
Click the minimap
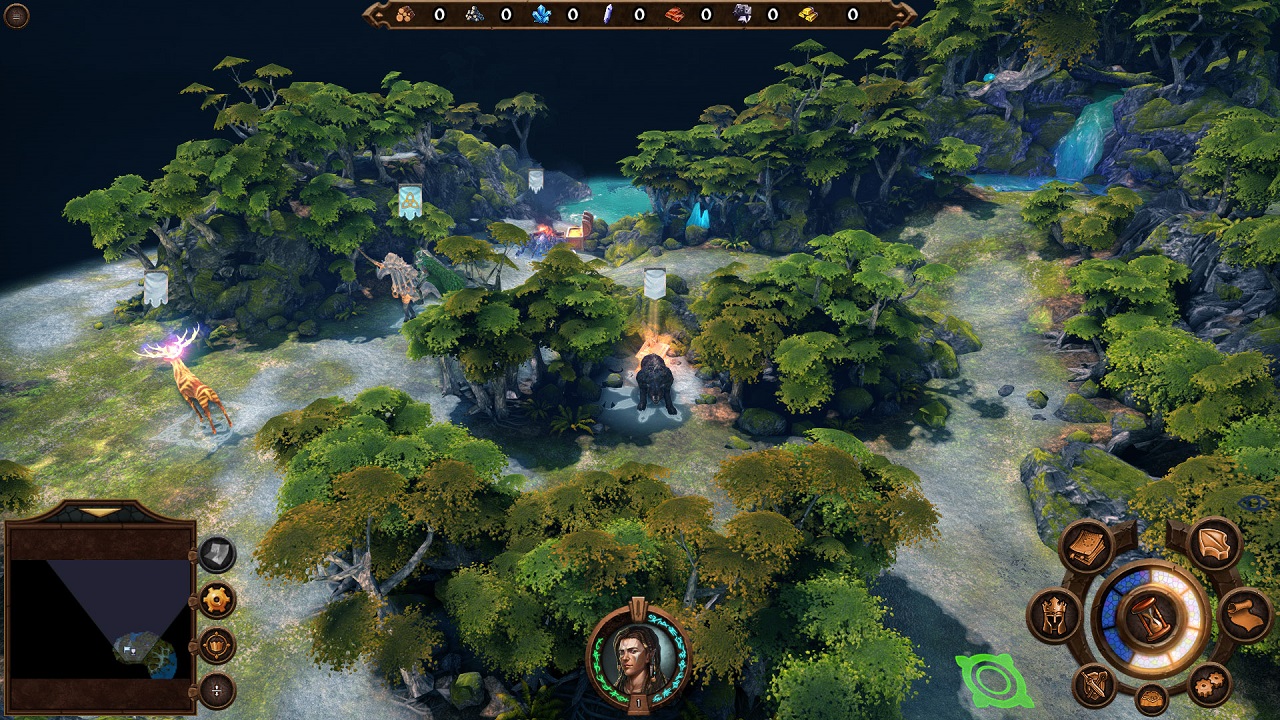pyautogui.click(x=99, y=619)
